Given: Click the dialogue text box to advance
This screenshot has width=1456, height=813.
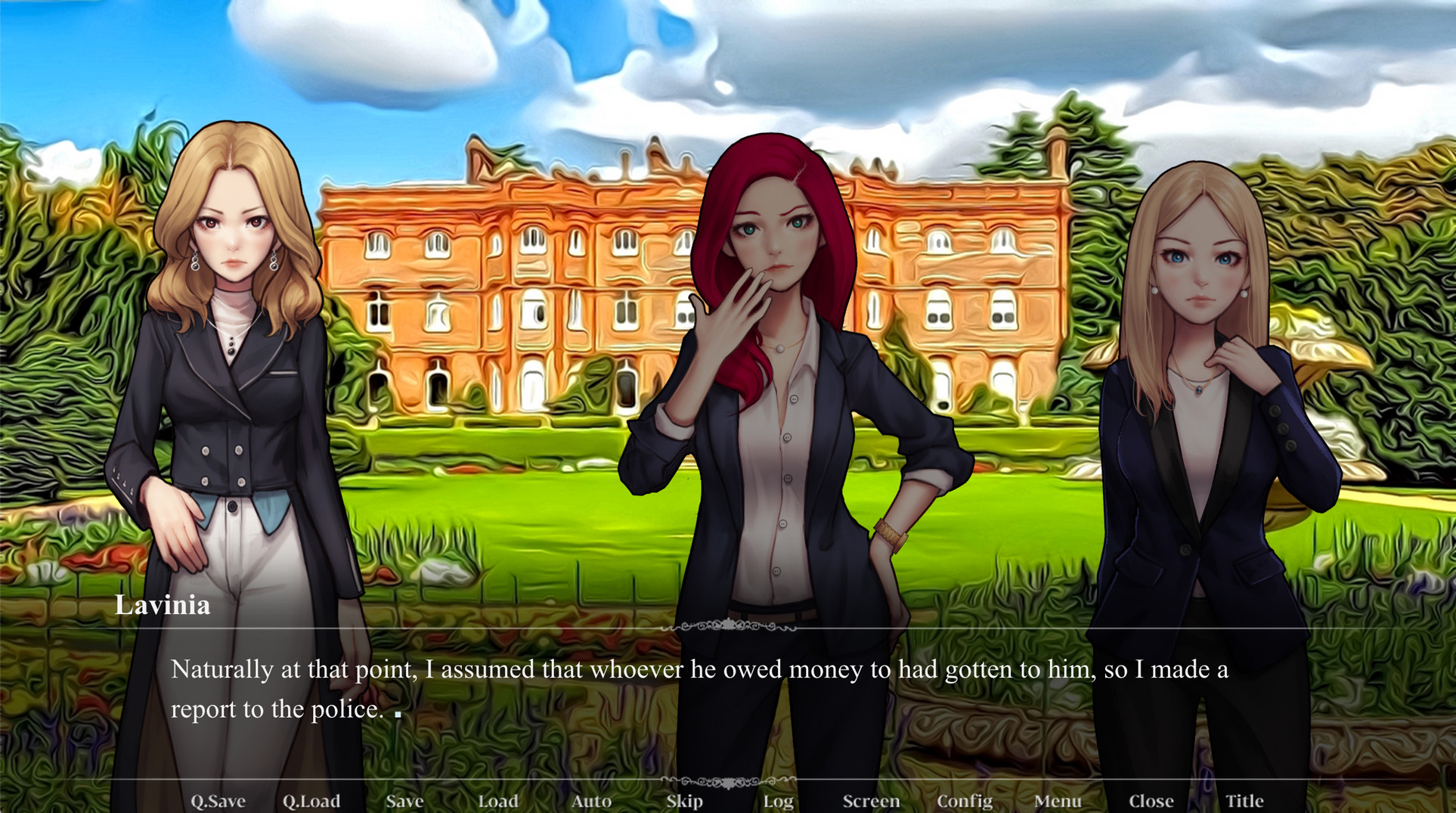Looking at the screenshot, I should pyautogui.click(x=680, y=688).
